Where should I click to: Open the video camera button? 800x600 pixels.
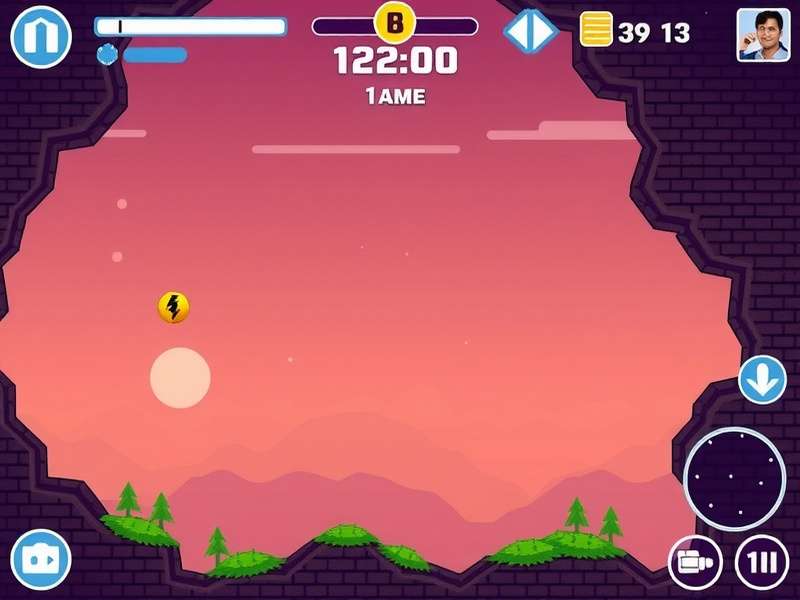click(x=694, y=562)
